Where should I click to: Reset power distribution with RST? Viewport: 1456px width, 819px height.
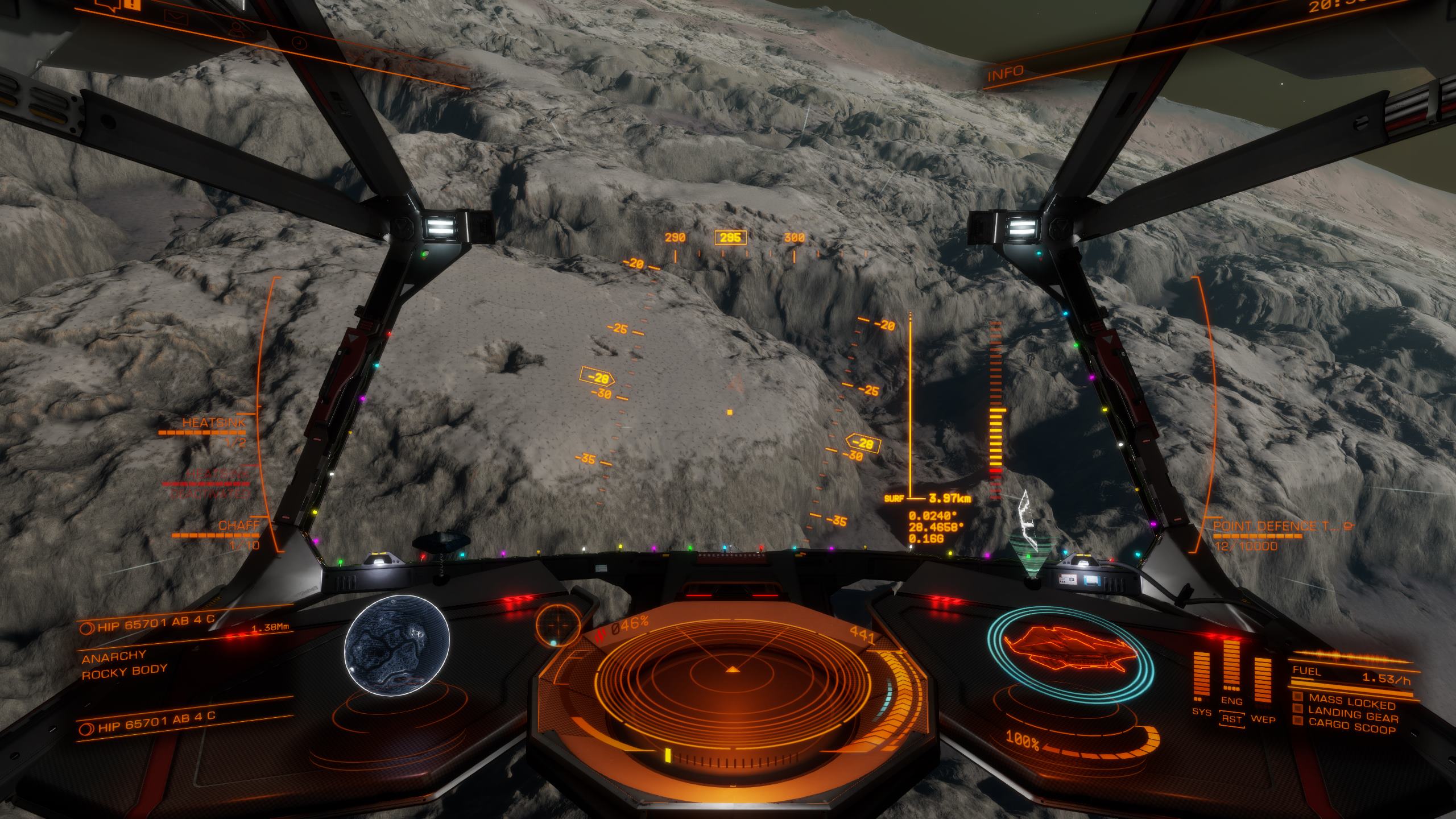pyautogui.click(x=1232, y=719)
